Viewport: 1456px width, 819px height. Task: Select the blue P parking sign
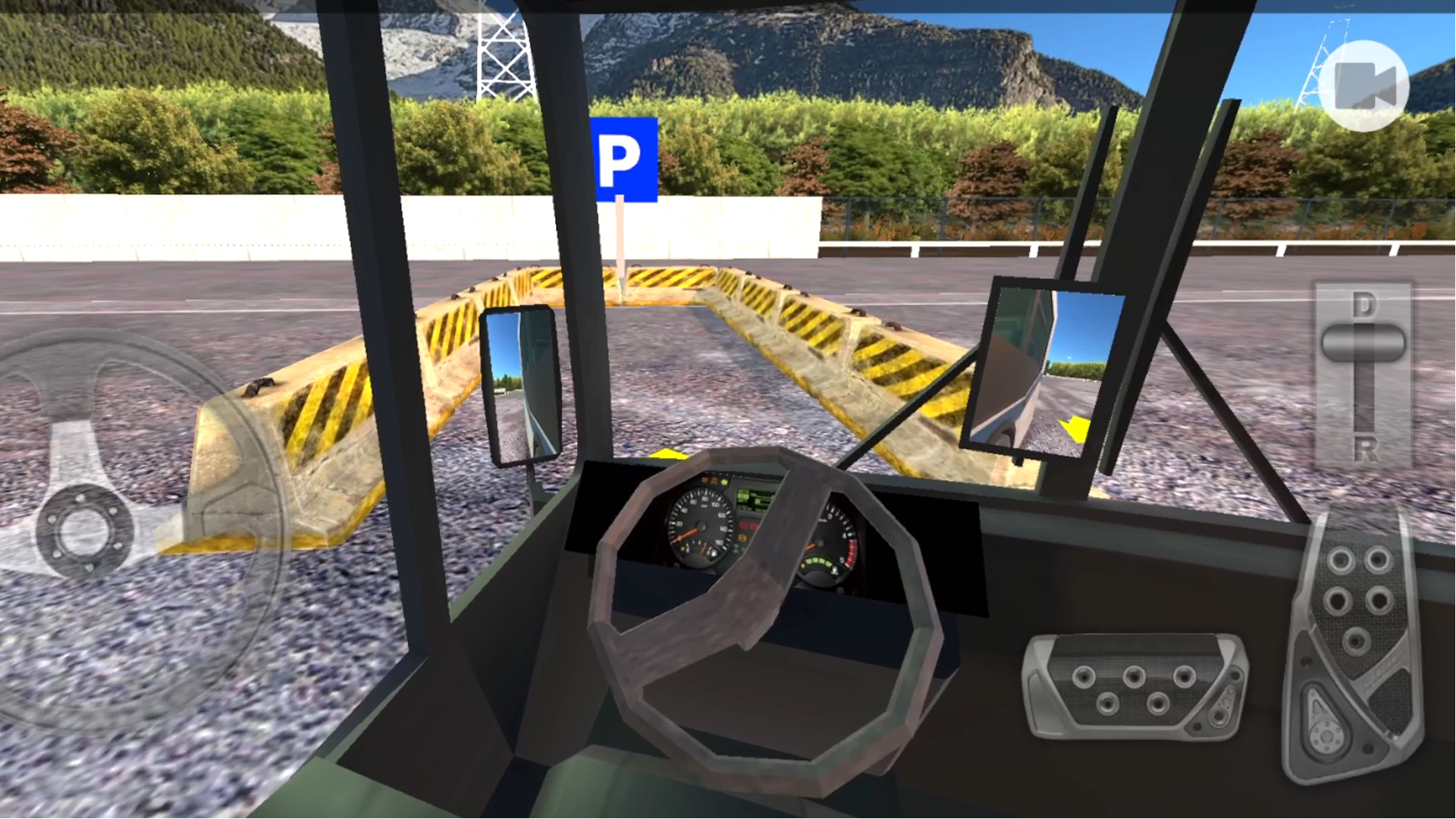point(626,158)
